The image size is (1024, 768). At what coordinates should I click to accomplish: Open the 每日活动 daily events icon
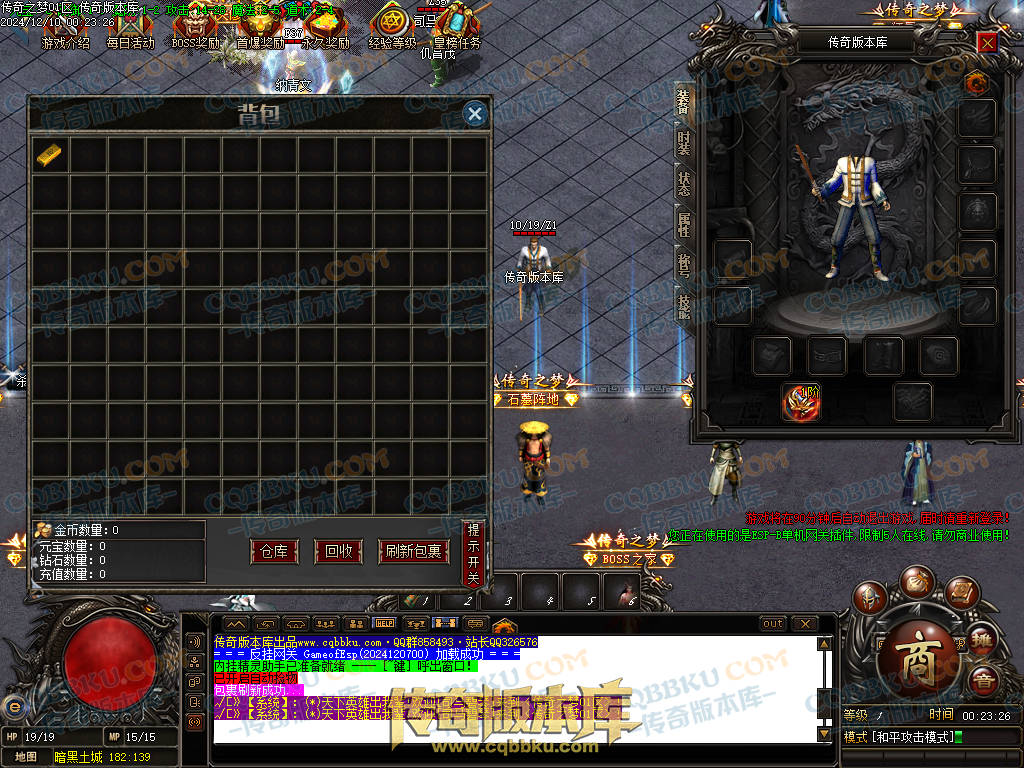pos(130,27)
